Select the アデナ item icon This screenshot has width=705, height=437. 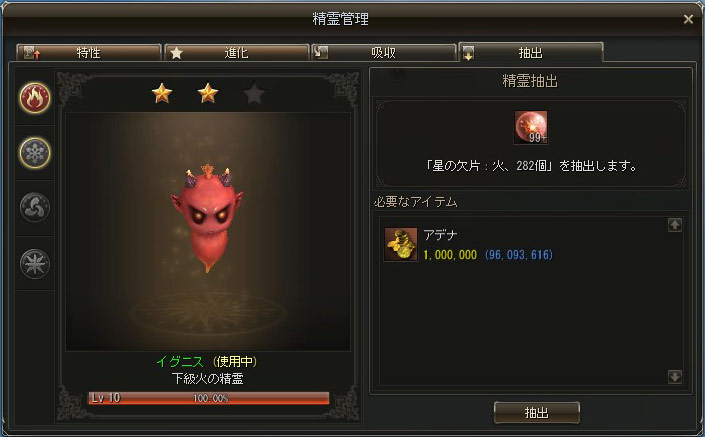[x=401, y=245]
